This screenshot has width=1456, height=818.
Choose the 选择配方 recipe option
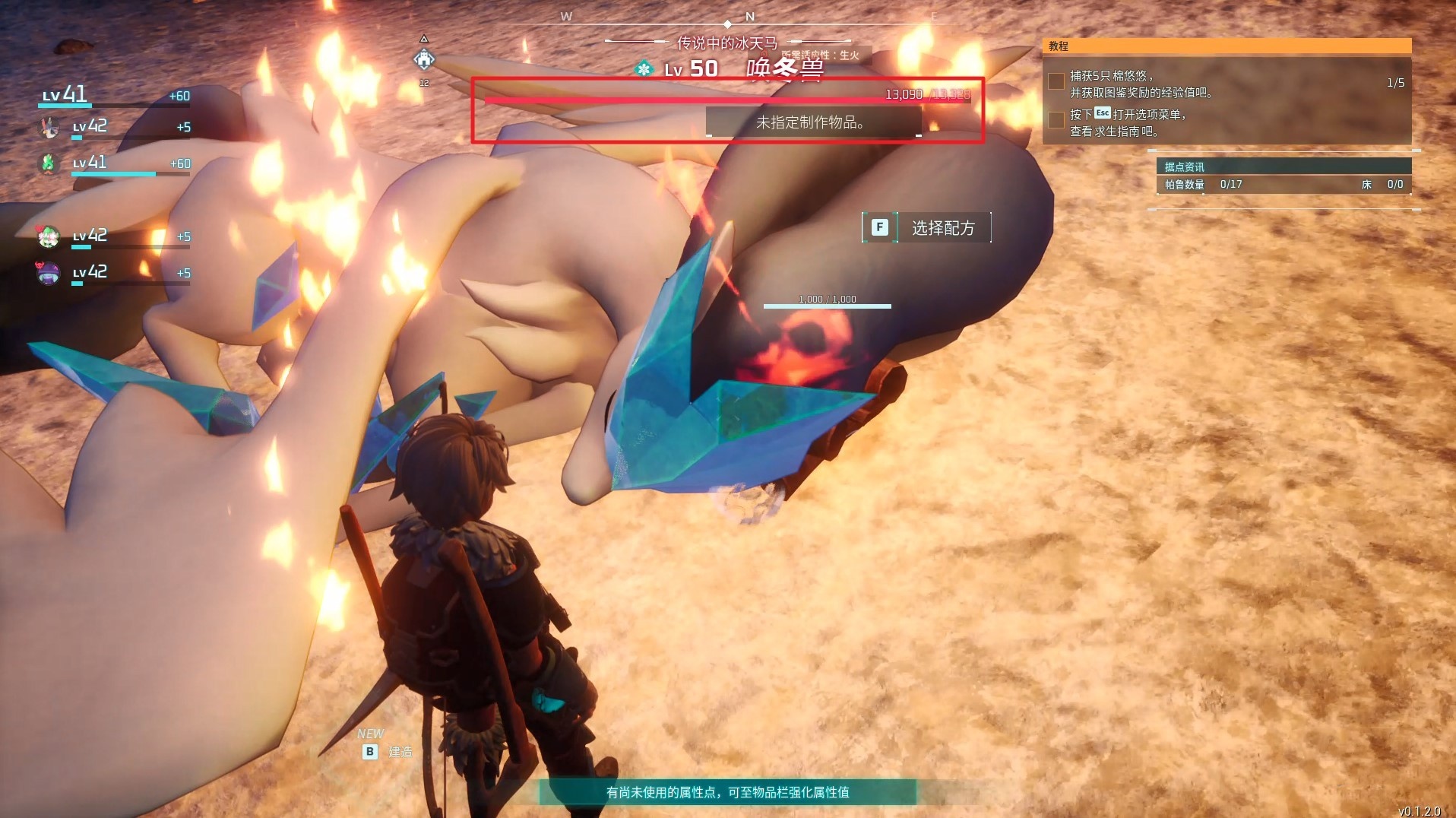pos(926,227)
